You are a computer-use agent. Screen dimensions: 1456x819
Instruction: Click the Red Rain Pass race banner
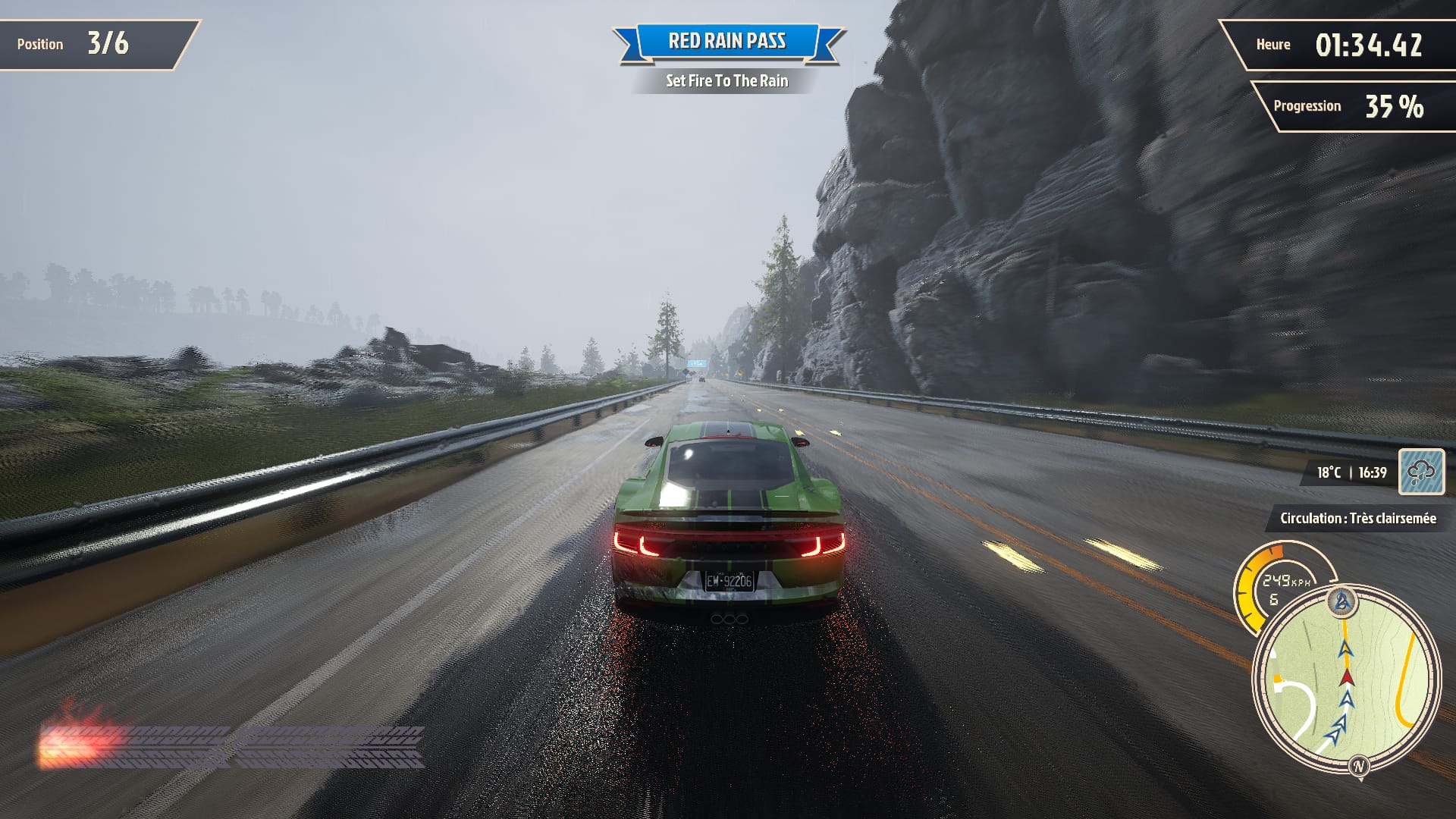click(727, 42)
